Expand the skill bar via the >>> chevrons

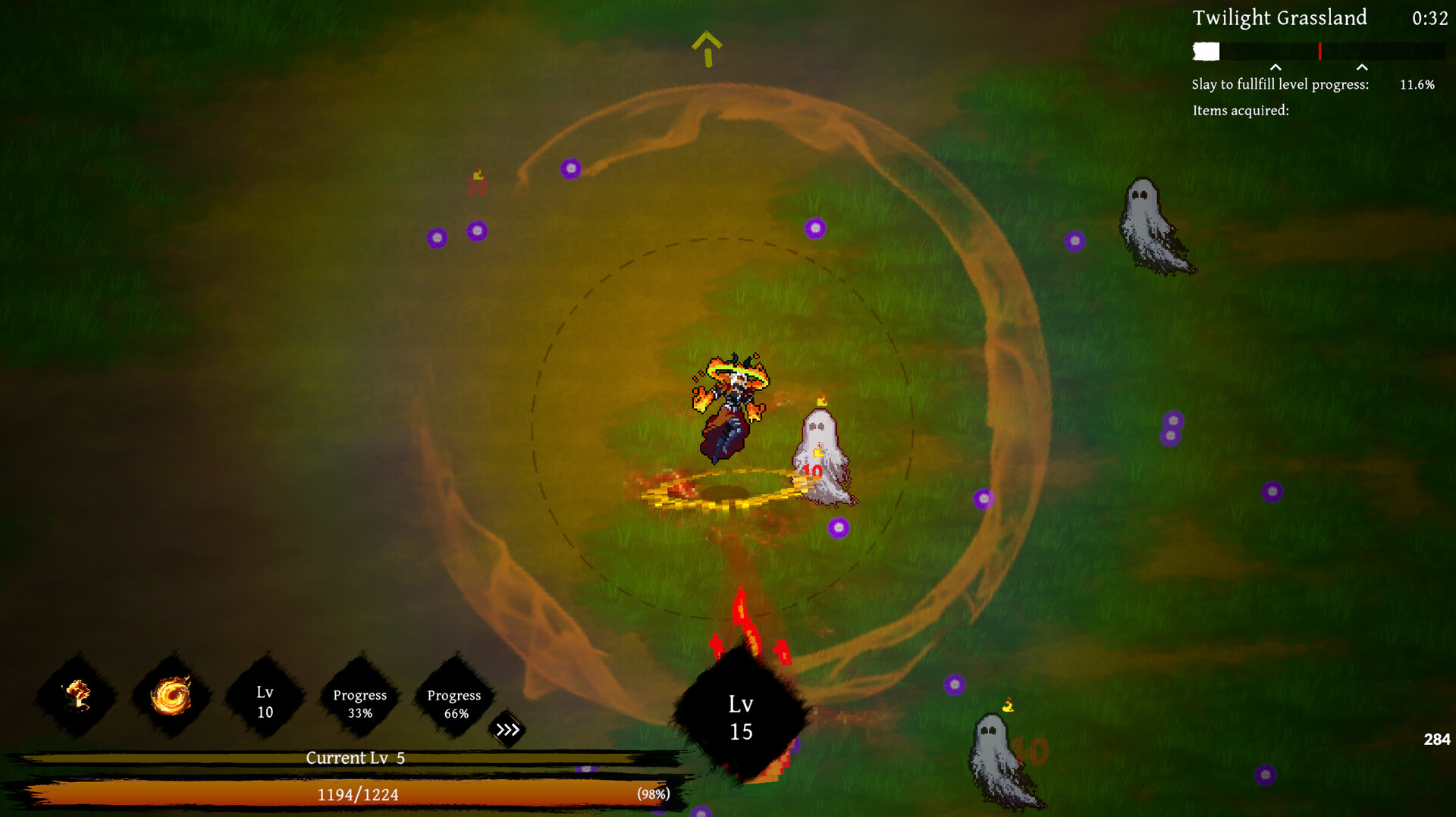pos(507,730)
